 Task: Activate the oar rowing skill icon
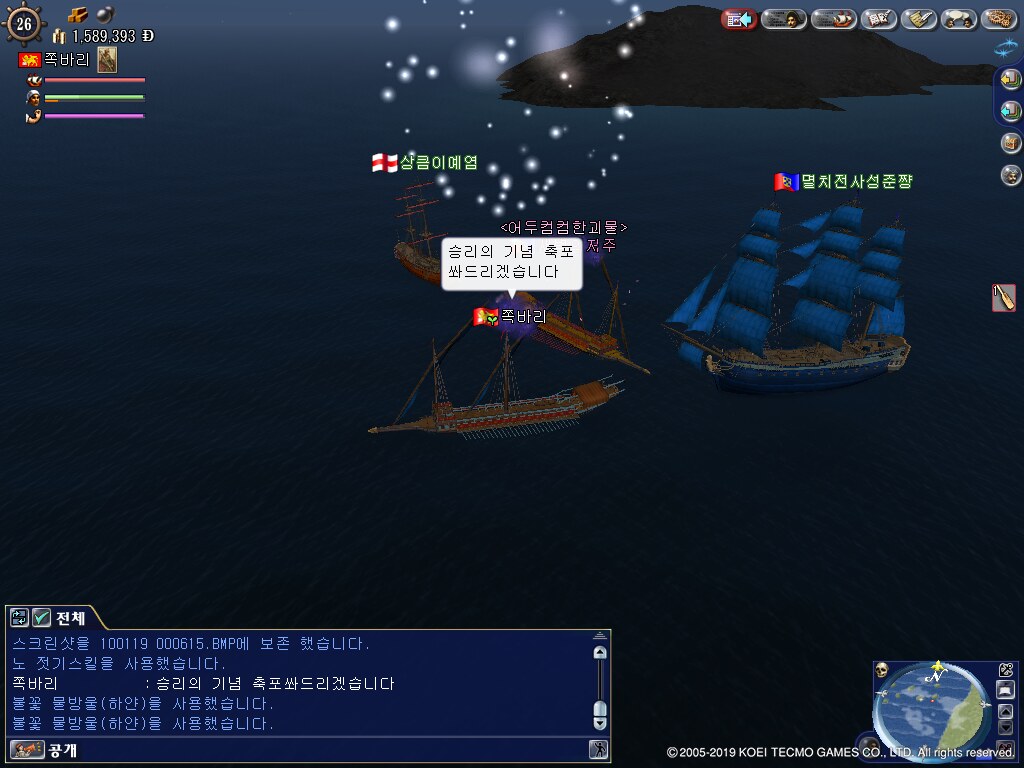click(x=1004, y=297)
